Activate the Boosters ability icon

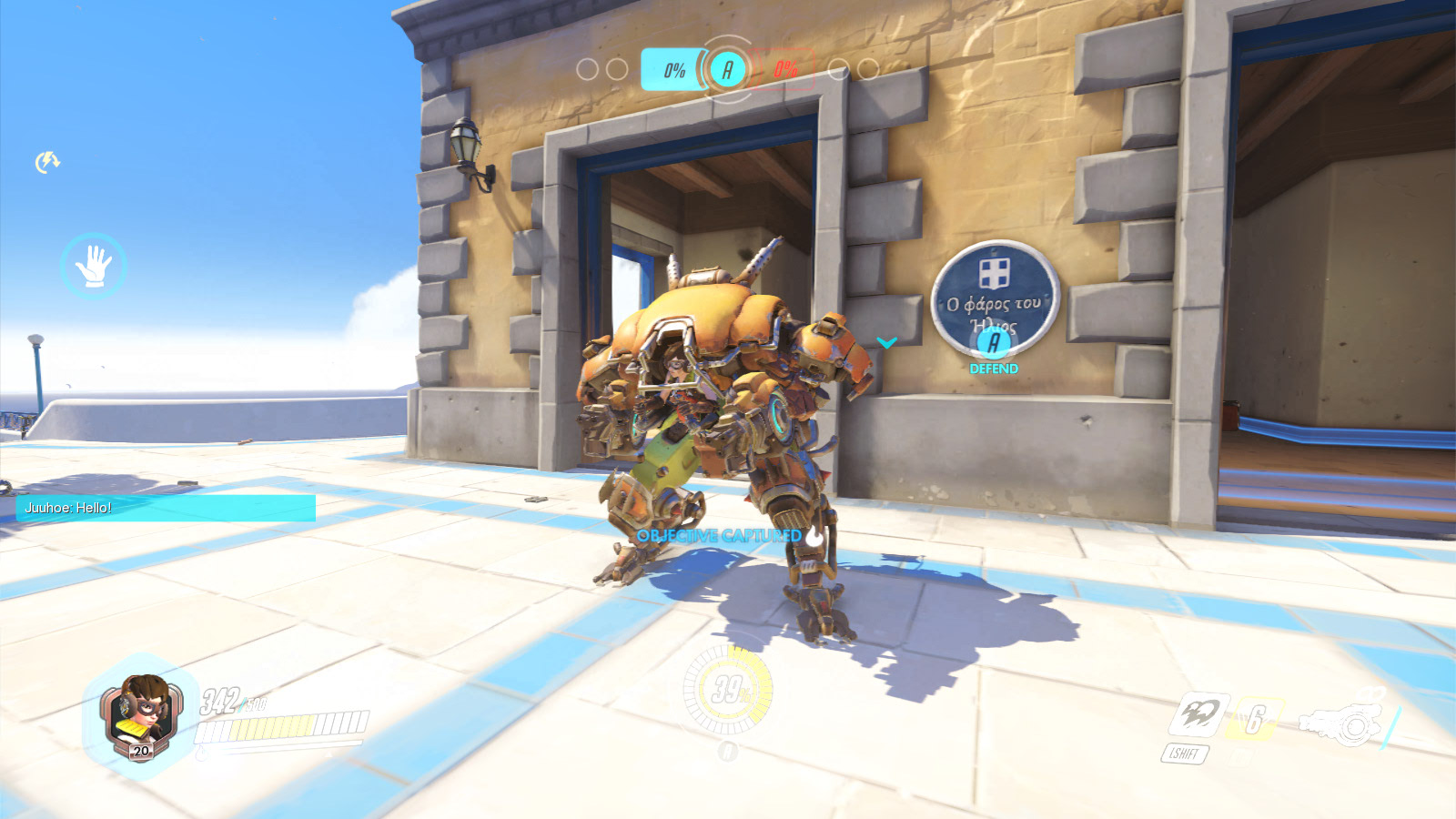[1199, 715]
